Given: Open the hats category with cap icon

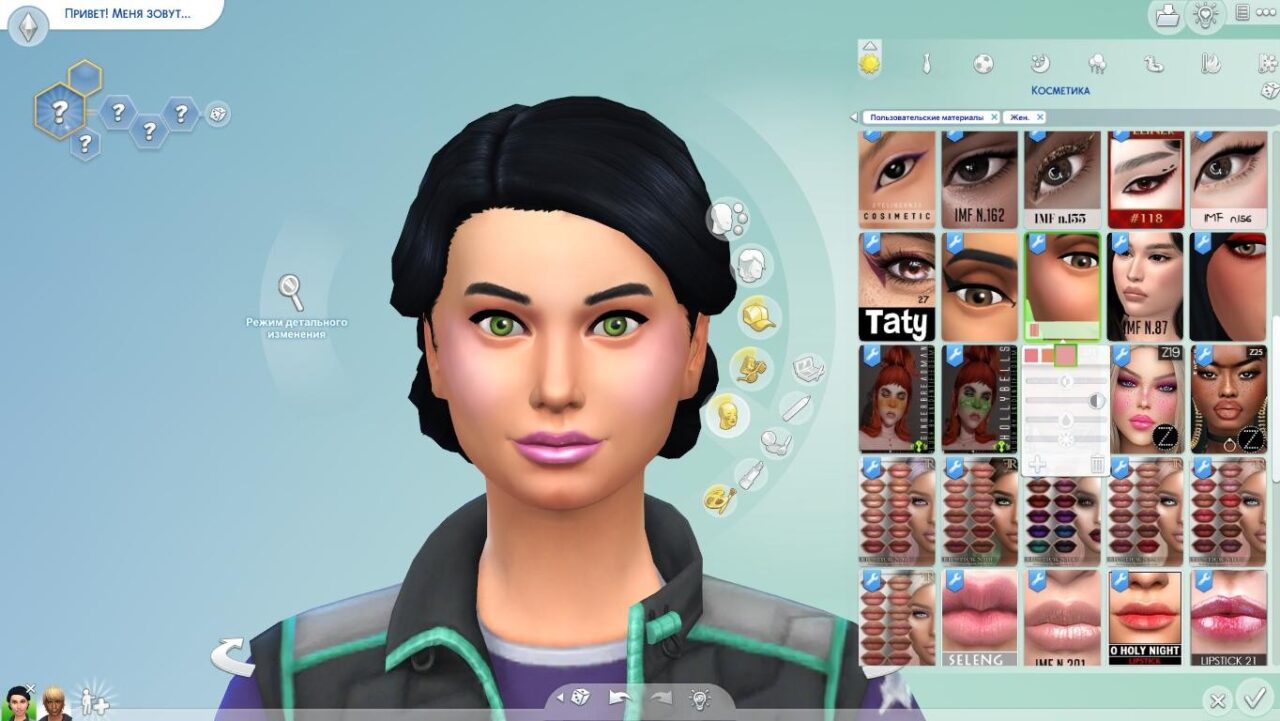Looking at the screenshot, I should coord(757,315).
